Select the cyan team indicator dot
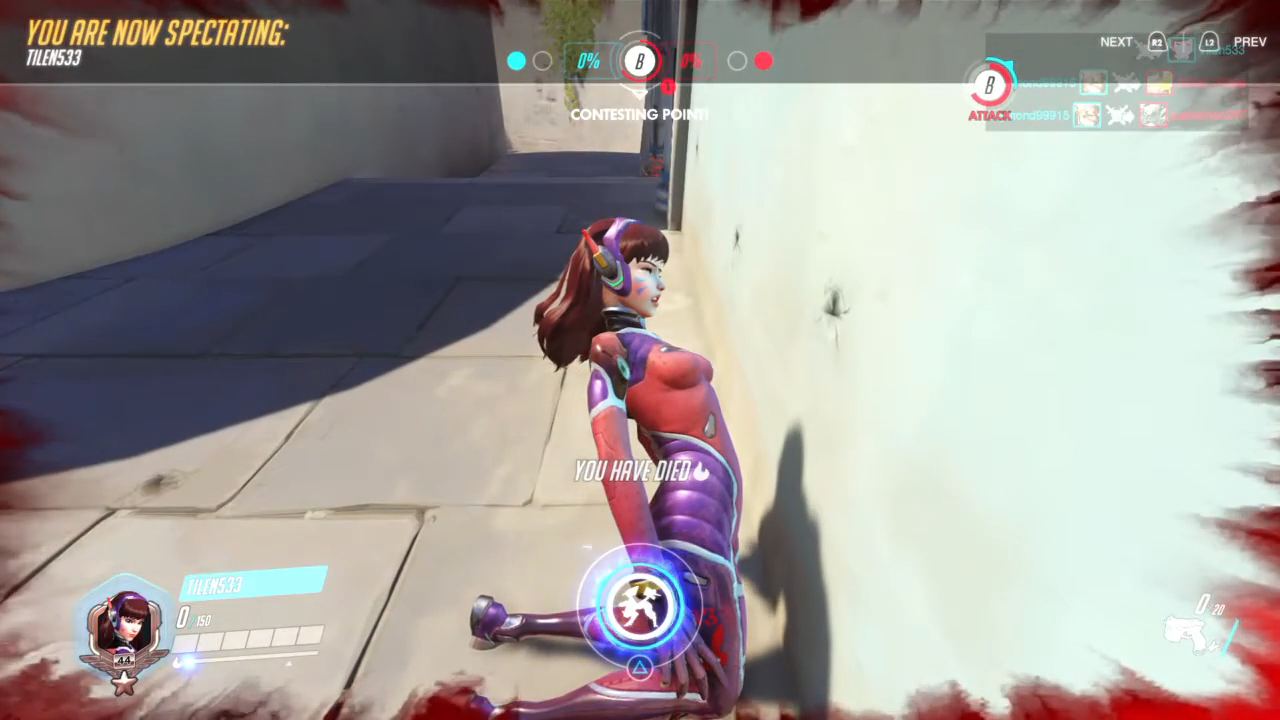1280x720 pixels. (516, 61)
